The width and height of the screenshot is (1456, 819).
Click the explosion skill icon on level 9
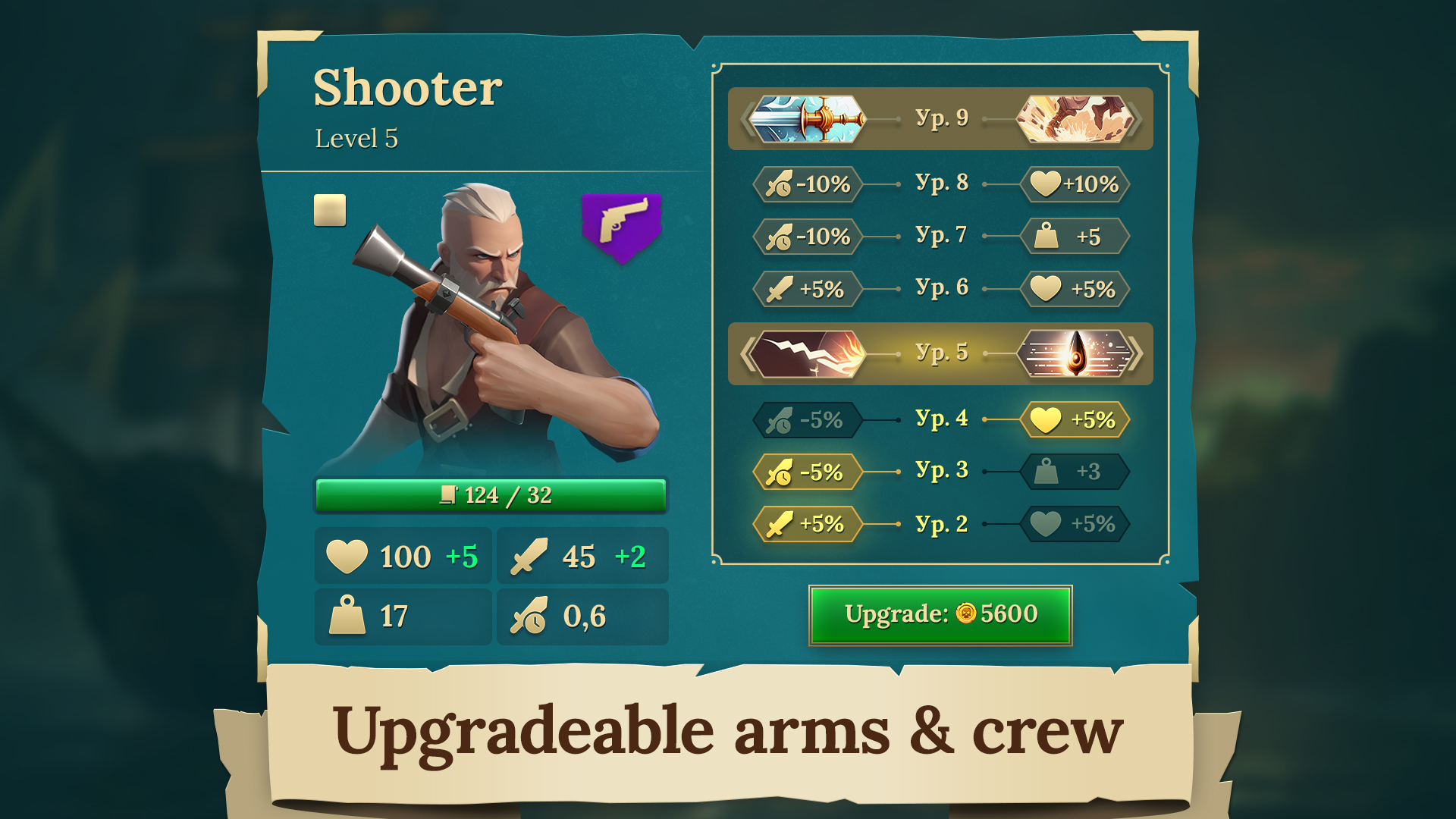(x=1074, y=118)
